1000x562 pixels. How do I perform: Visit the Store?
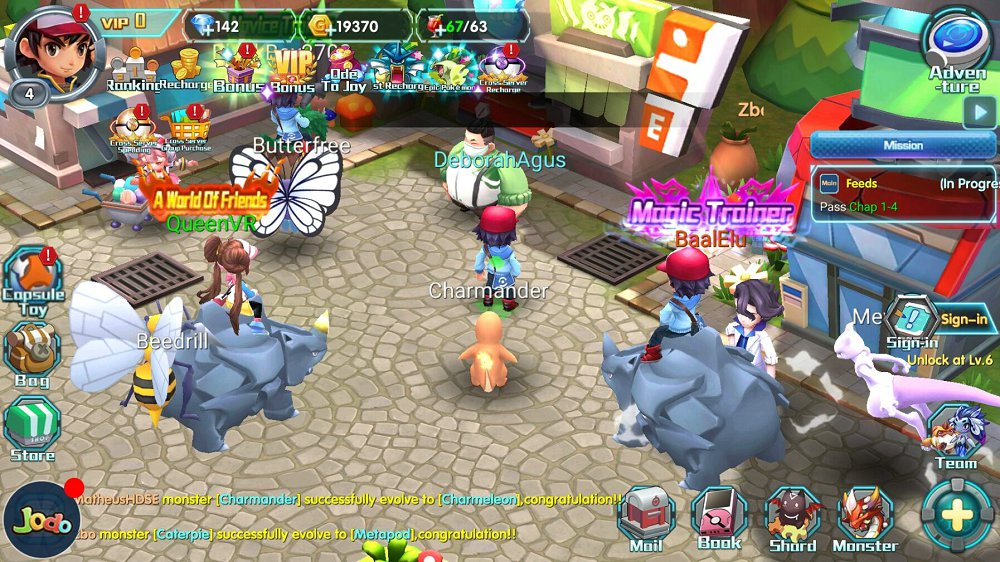[x=32, y=430]
